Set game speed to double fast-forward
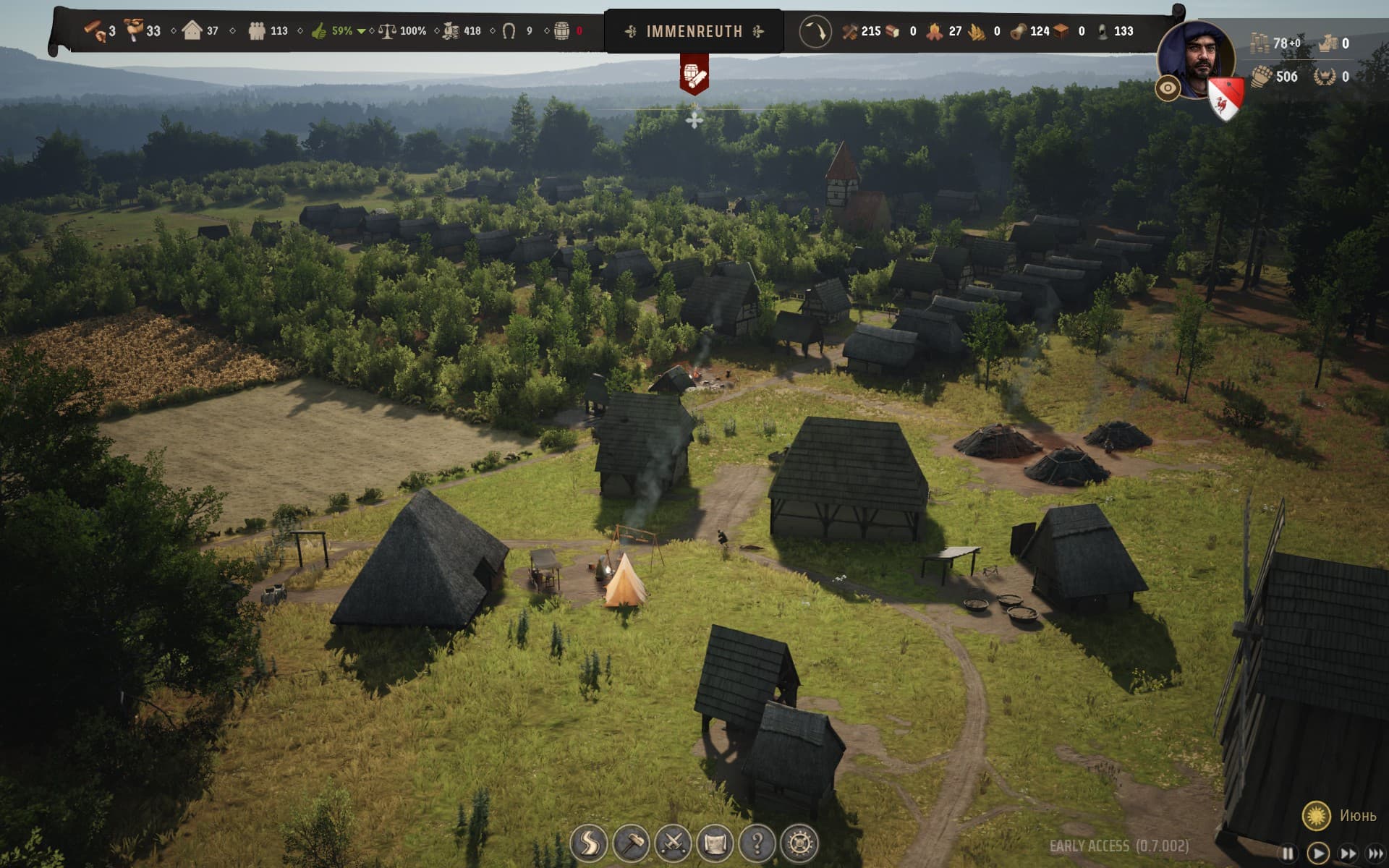This screenshot has width=1389, height=868. (1348, 854)
